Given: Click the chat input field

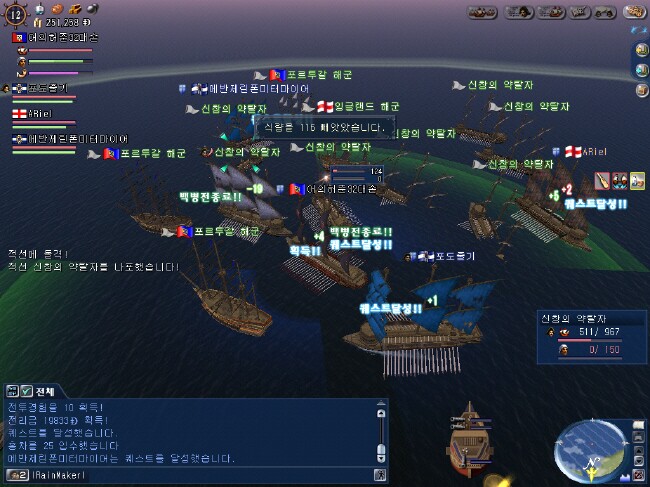Looking at the screenshot, I should [200, 475].
